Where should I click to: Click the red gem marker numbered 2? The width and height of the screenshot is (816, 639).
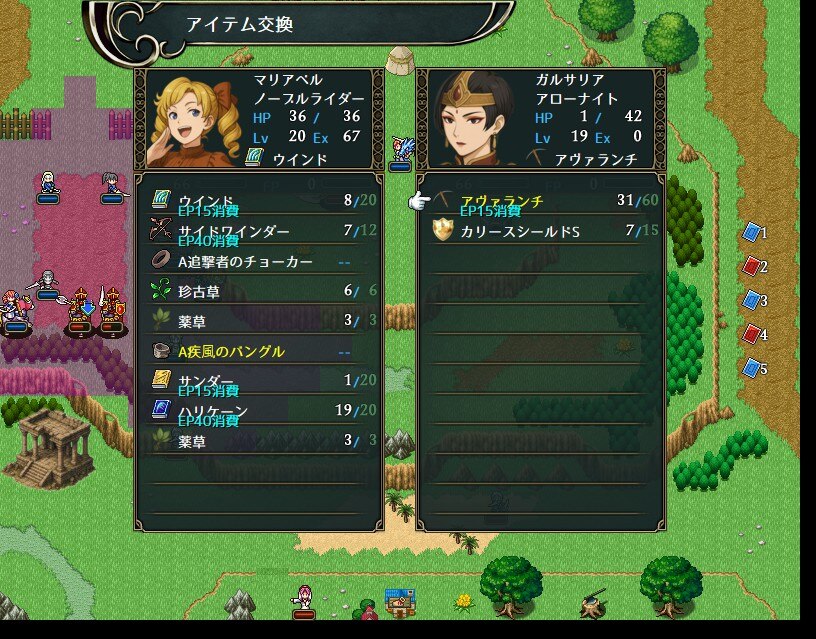click(x=752, y=267)
